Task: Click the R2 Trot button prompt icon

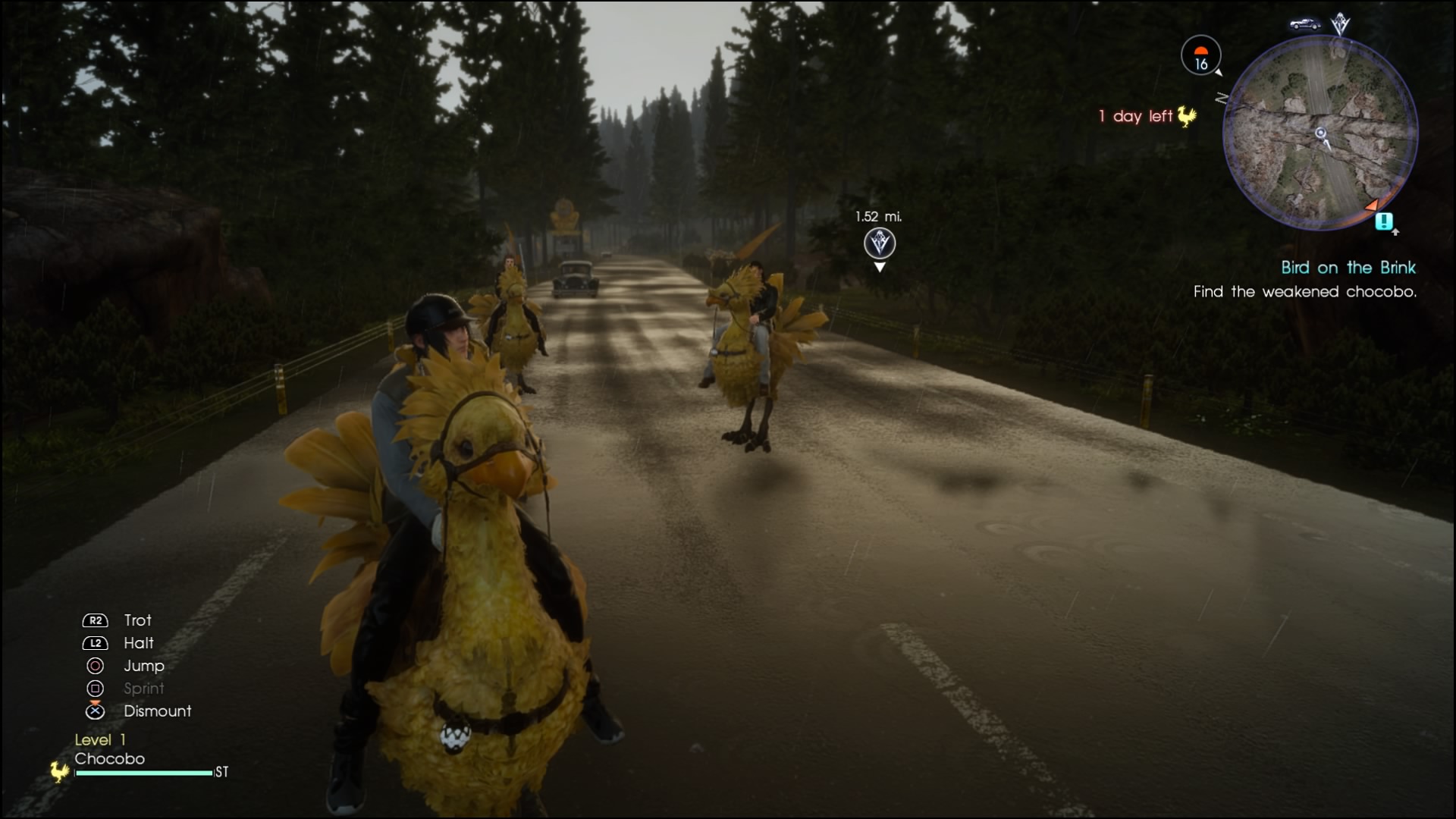Action: tap(94, 620)
